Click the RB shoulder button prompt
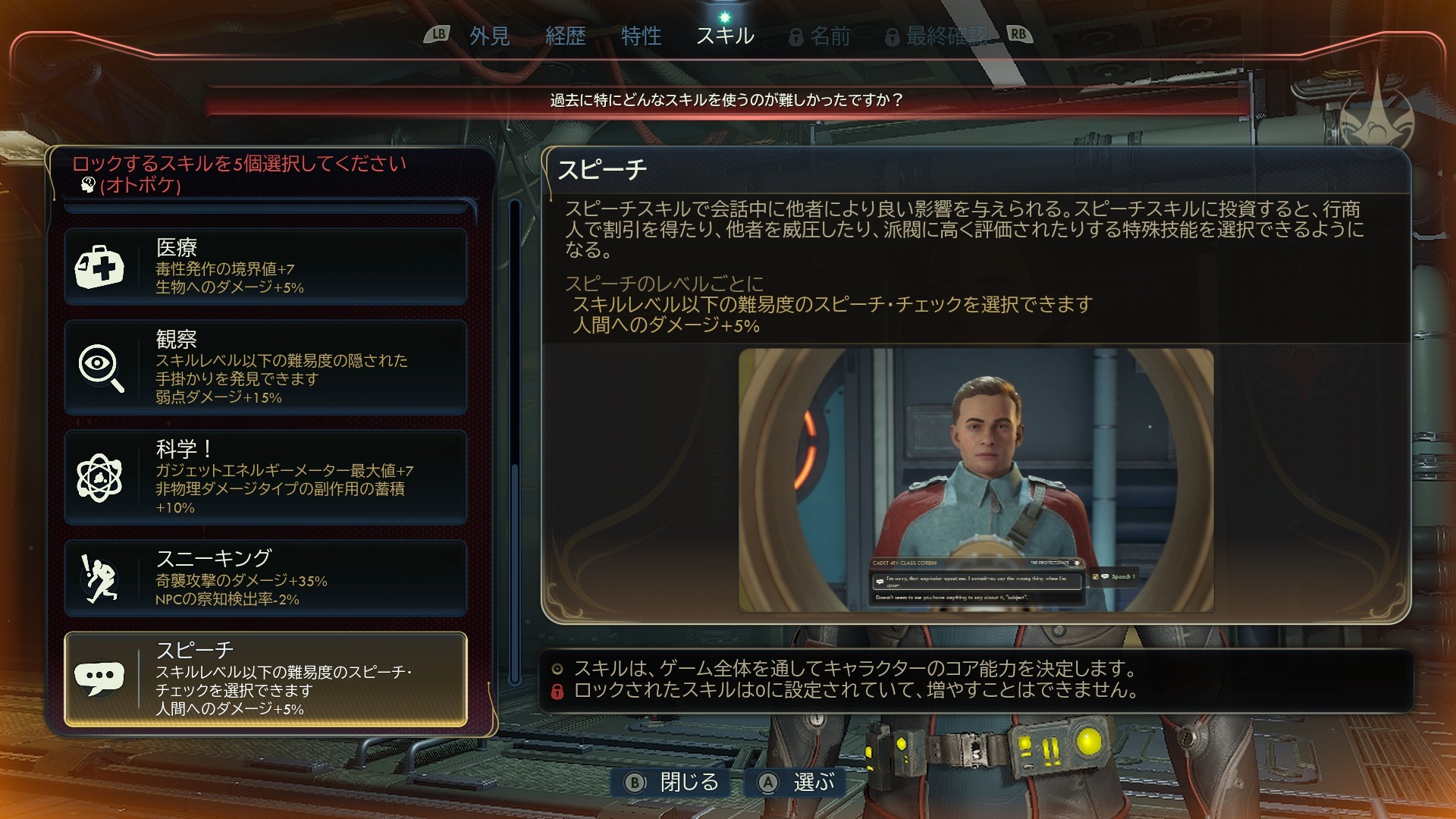 pyautogui.click(x=1018, y=33)
